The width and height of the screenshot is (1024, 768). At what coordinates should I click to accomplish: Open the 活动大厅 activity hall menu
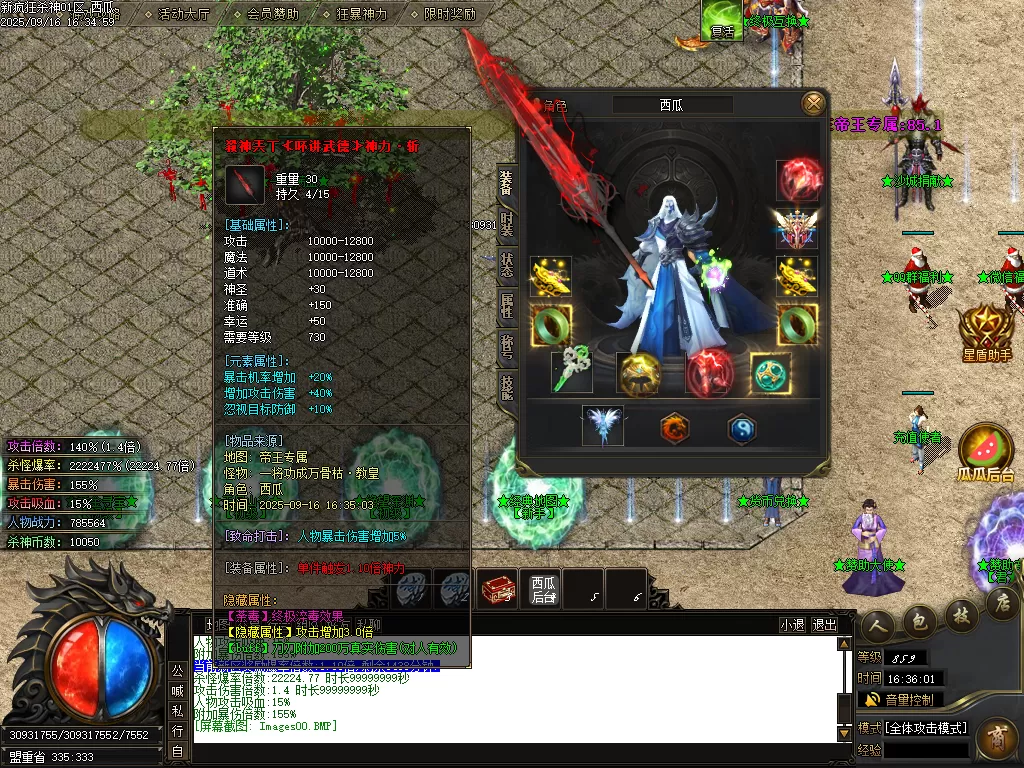tap(184, 14)
